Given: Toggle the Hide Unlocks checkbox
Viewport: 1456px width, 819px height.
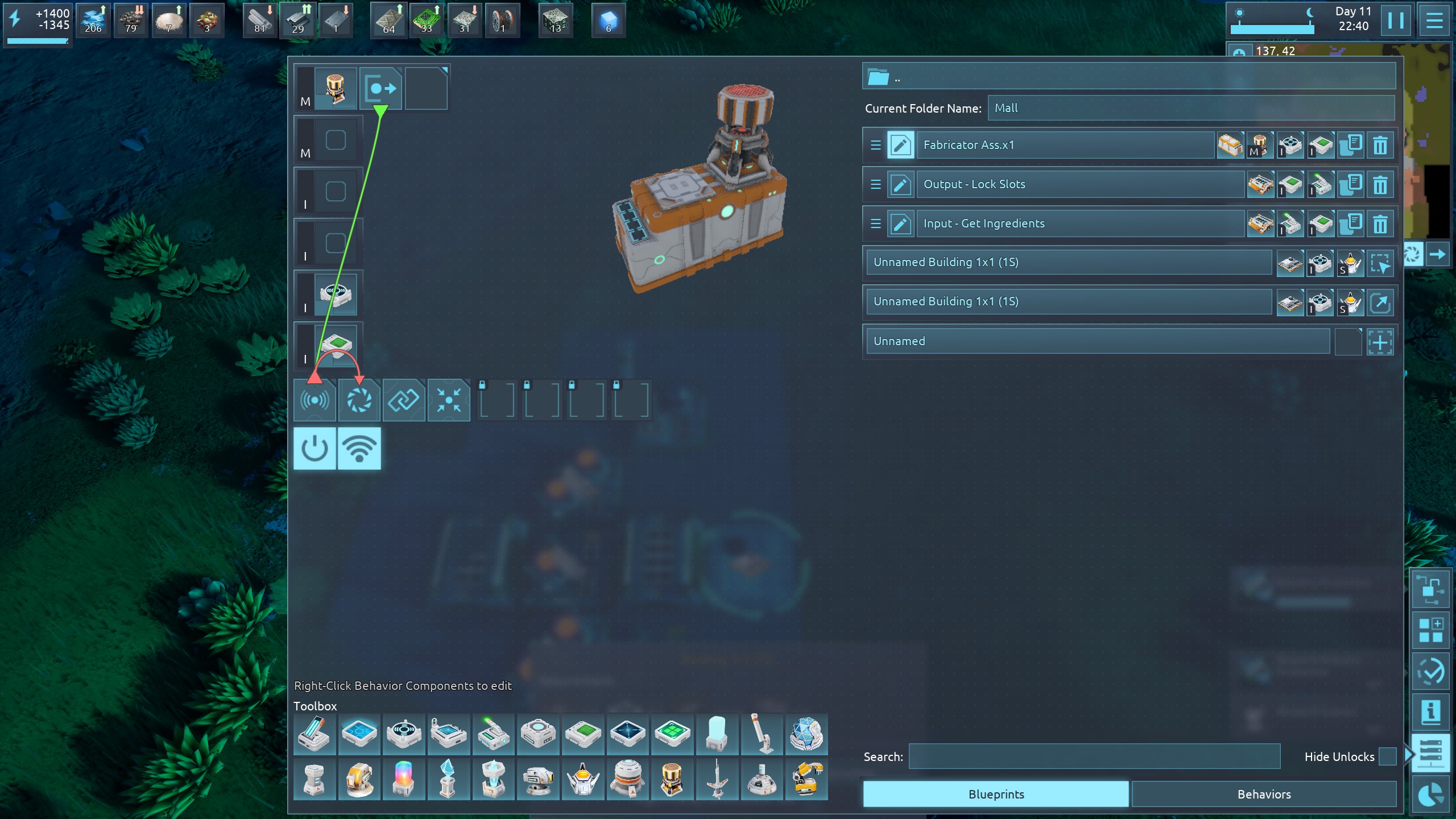Looking at the screenshot, I should 1388,756.
